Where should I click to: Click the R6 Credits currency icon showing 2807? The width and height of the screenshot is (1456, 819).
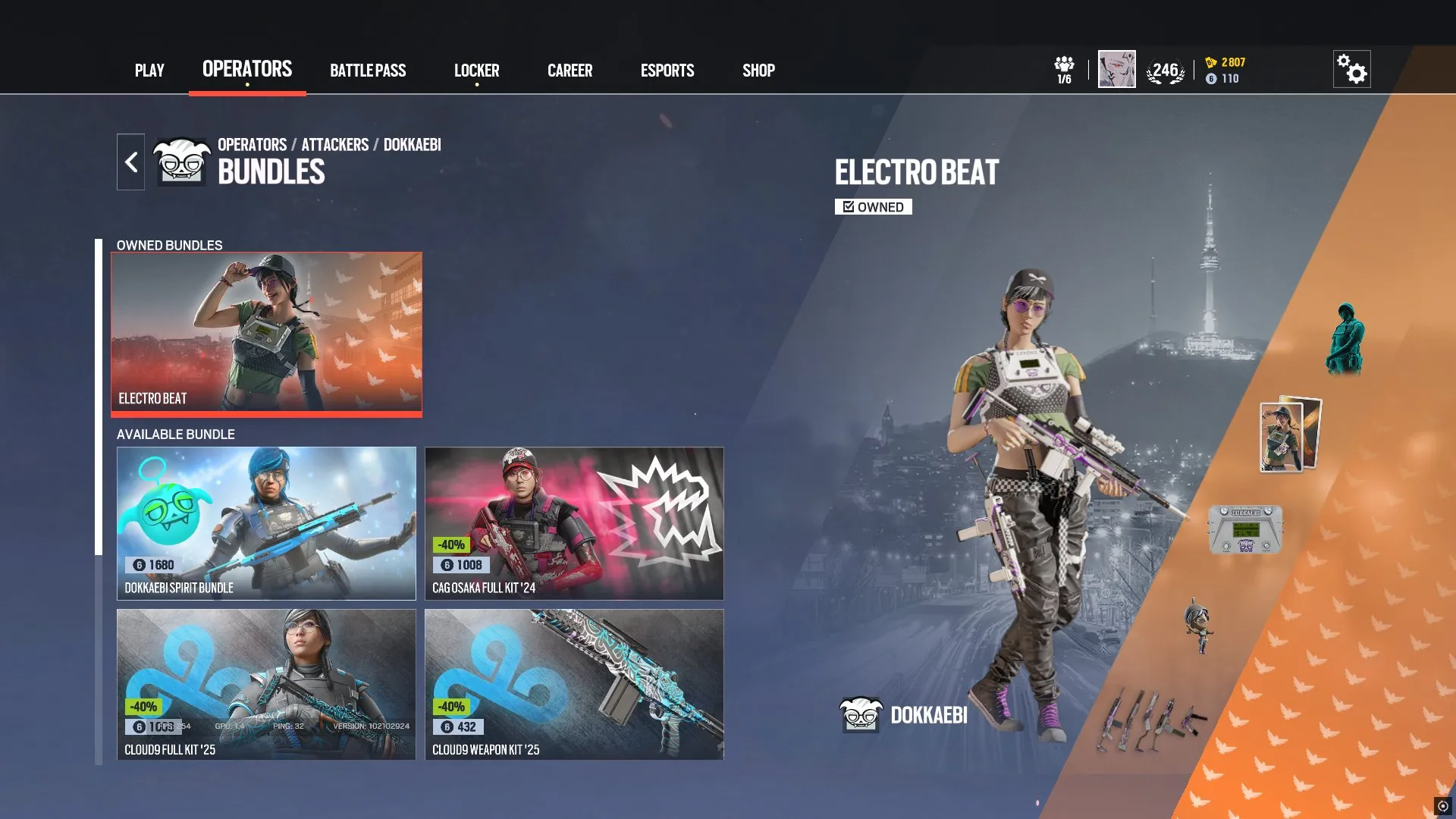pos(1212,64)
